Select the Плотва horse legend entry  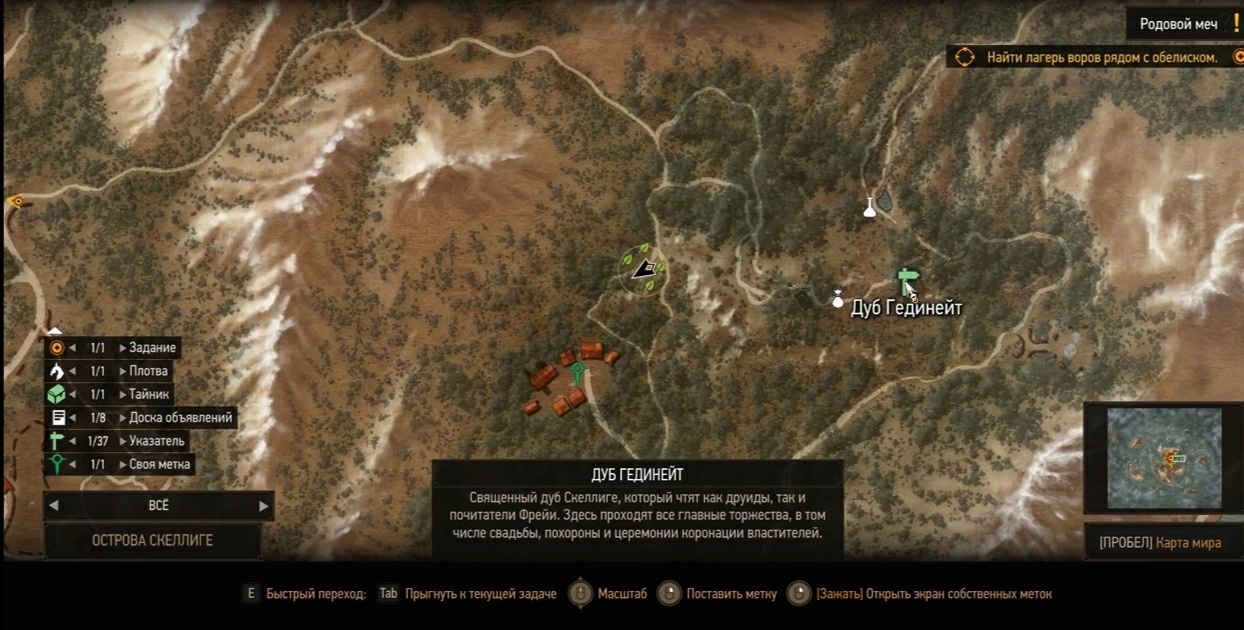(148, 371)
